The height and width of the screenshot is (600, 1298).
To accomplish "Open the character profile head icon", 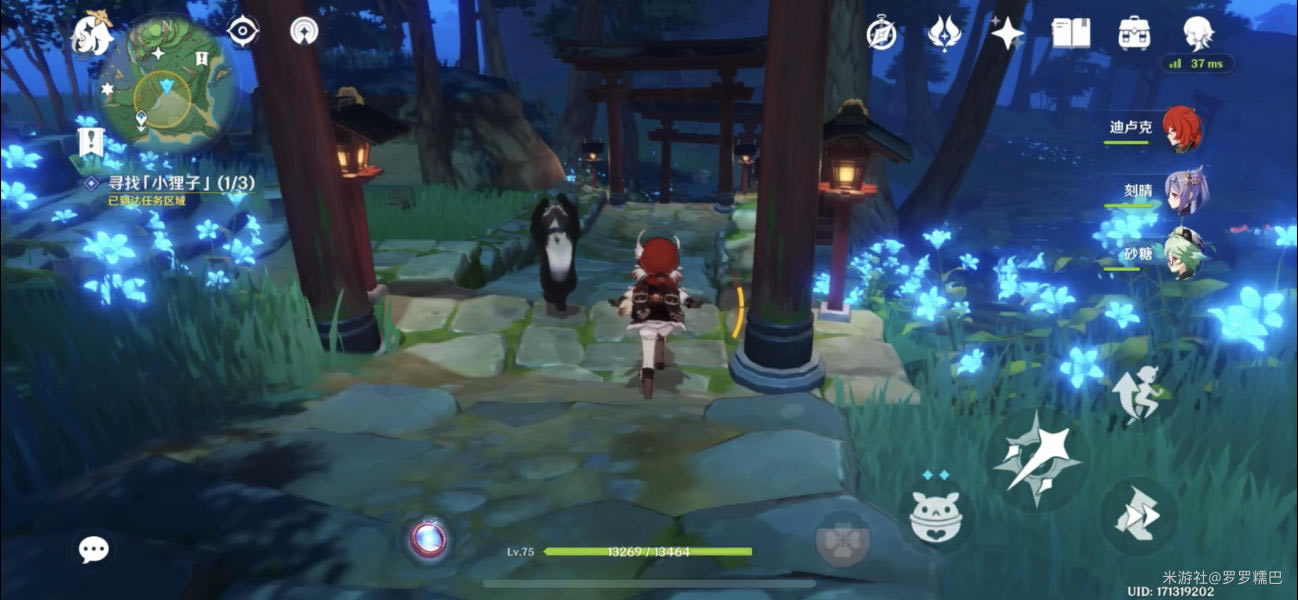I will click(1198, 34).
